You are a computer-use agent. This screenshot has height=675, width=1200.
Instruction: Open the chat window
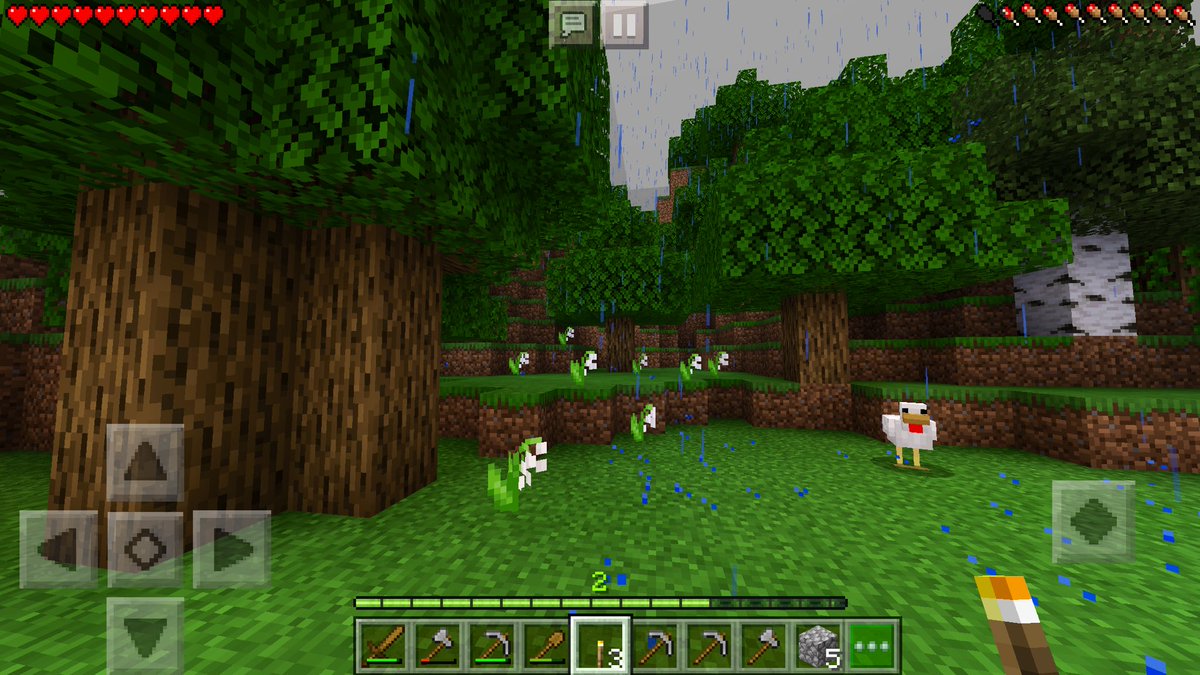tap(573, 24)
